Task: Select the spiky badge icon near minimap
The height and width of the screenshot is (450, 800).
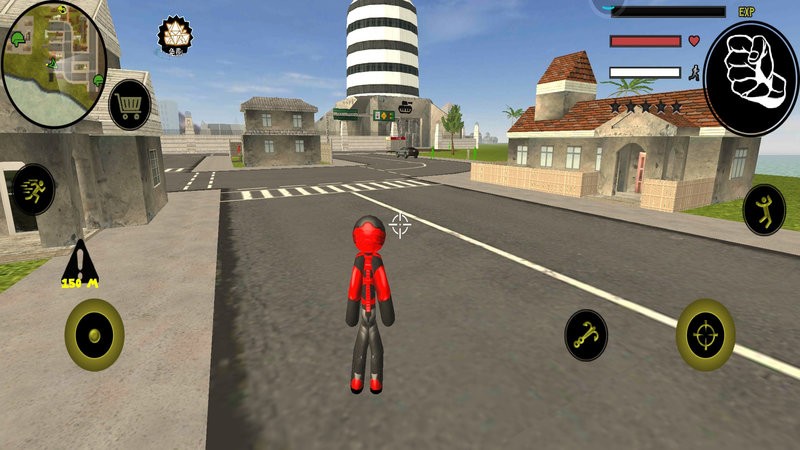Action: click(x=173, y=37)
